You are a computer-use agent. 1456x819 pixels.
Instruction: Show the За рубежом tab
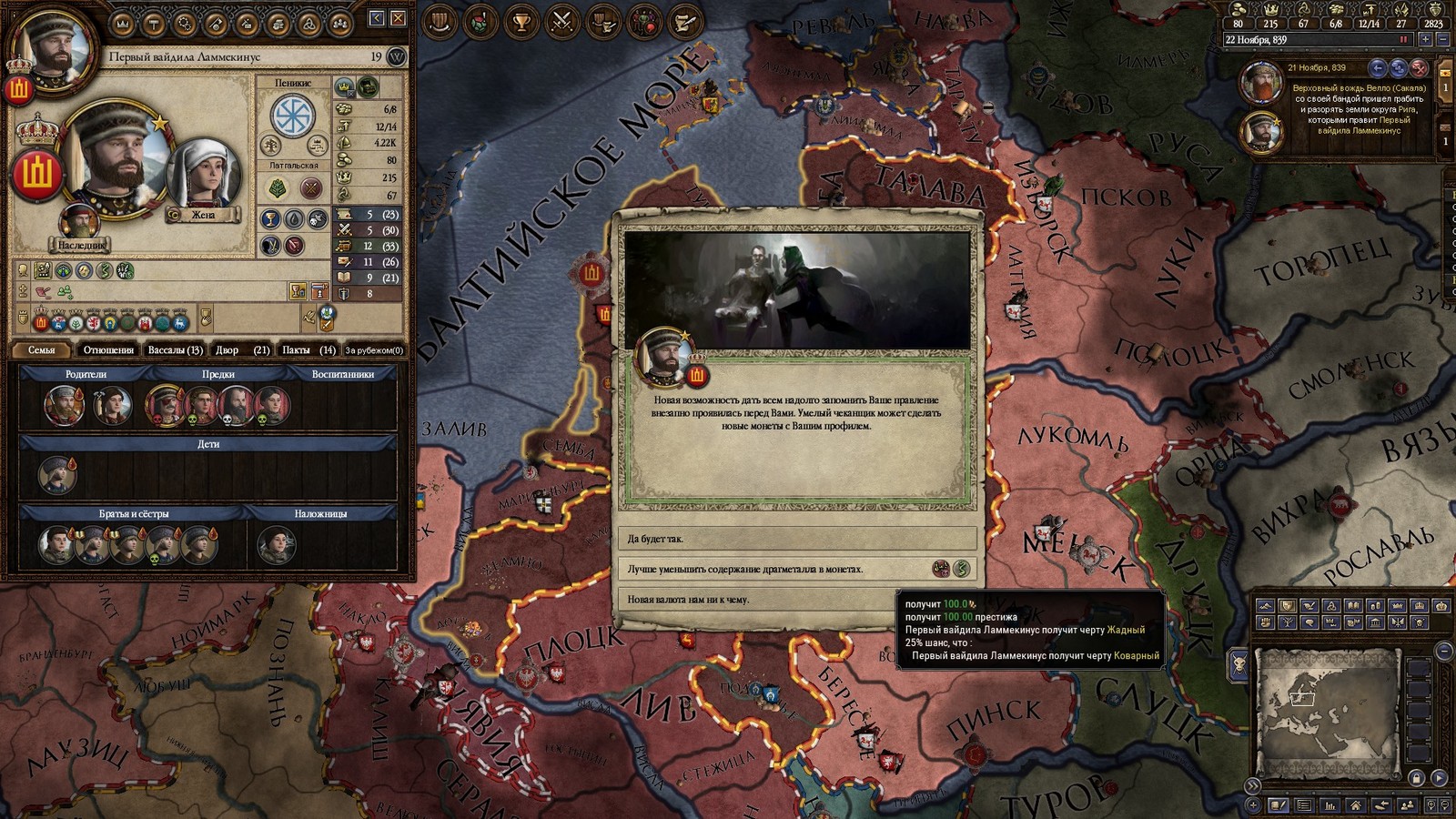tap(374, 349)
